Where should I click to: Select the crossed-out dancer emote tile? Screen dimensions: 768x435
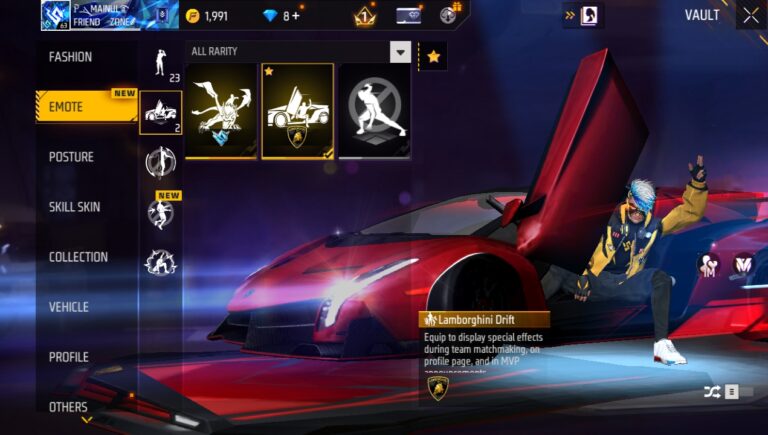pos(373,111)
